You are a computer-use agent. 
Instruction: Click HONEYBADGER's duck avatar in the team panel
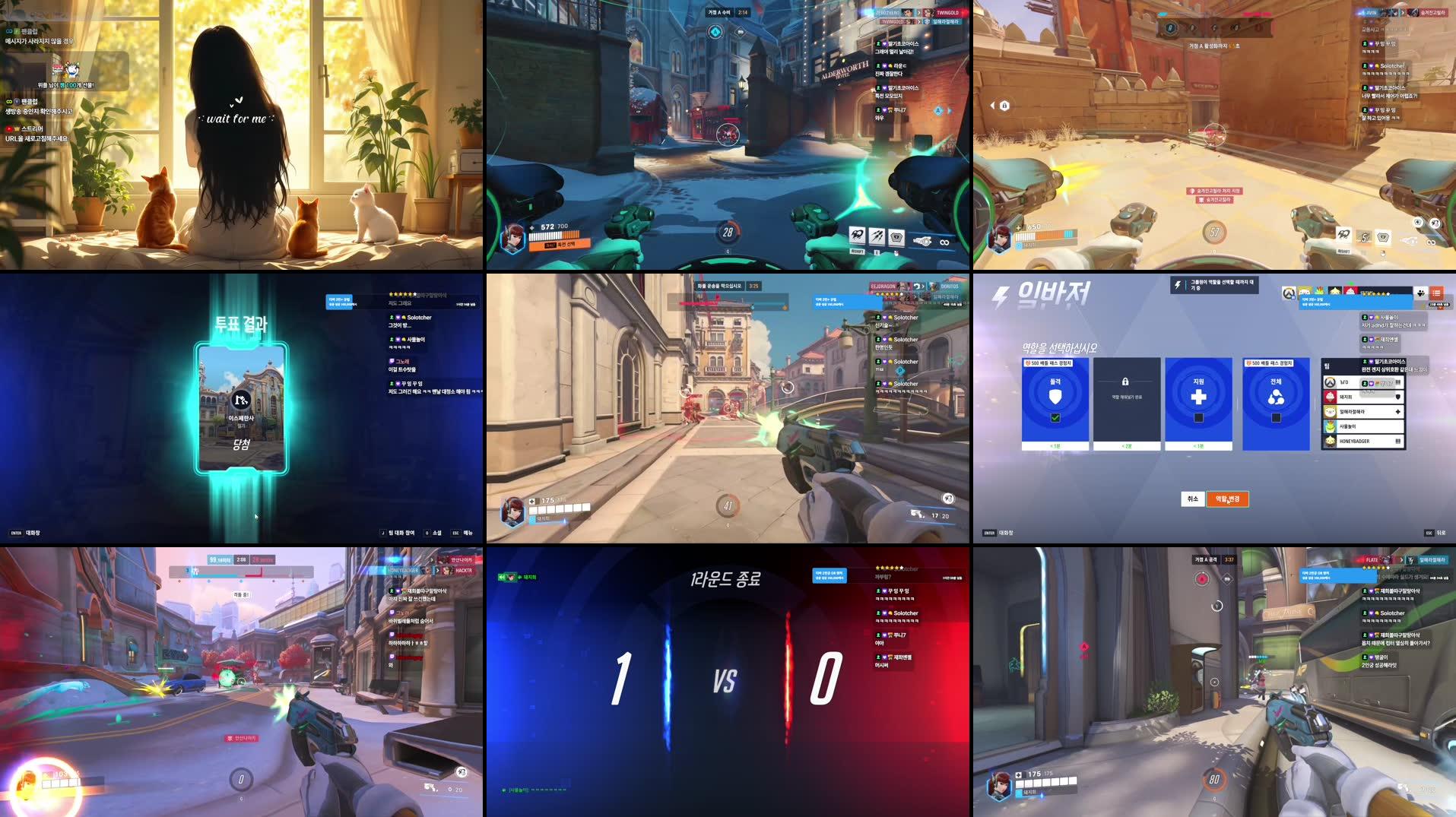pyautogui.click(x=1330, y=441)
